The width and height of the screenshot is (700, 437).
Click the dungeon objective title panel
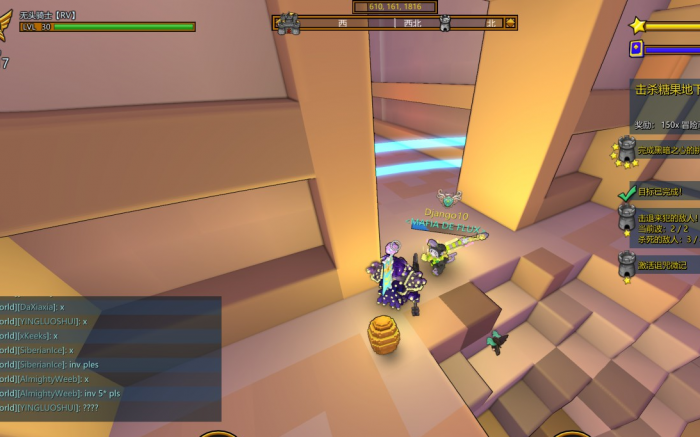point(665,90)
